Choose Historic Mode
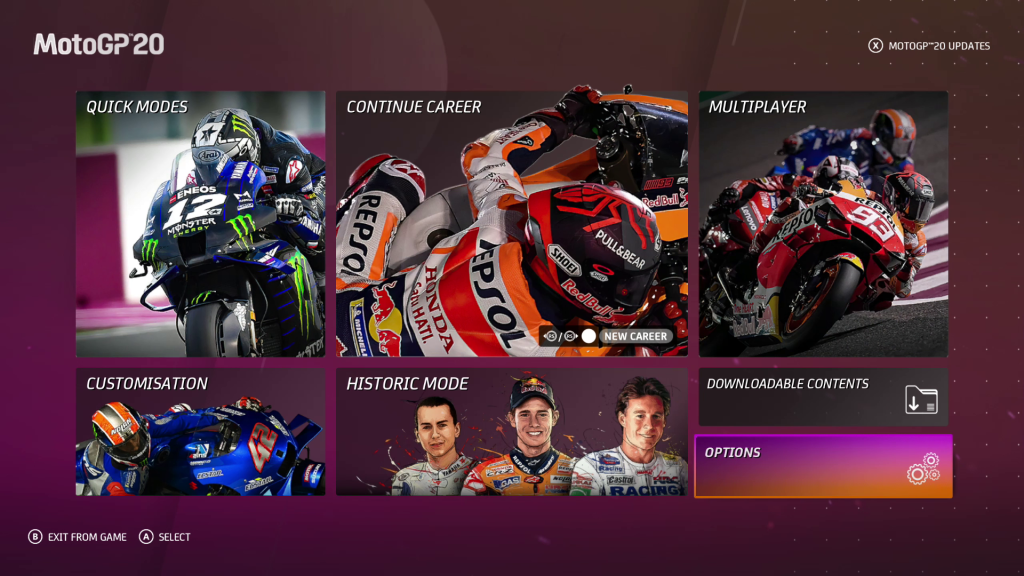The width and height of the screenshot is (1024, 576). coord(511,431)
